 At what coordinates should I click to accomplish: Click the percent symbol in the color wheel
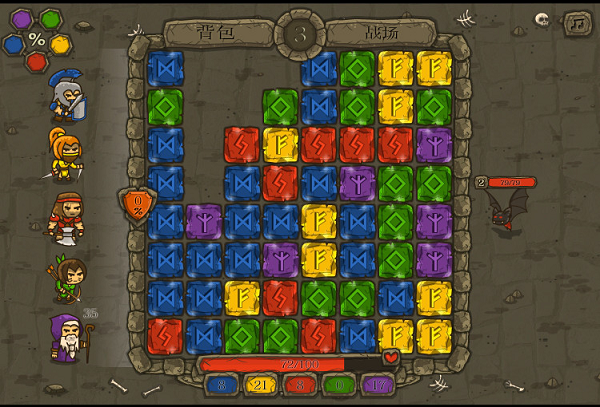pos(37,40)
